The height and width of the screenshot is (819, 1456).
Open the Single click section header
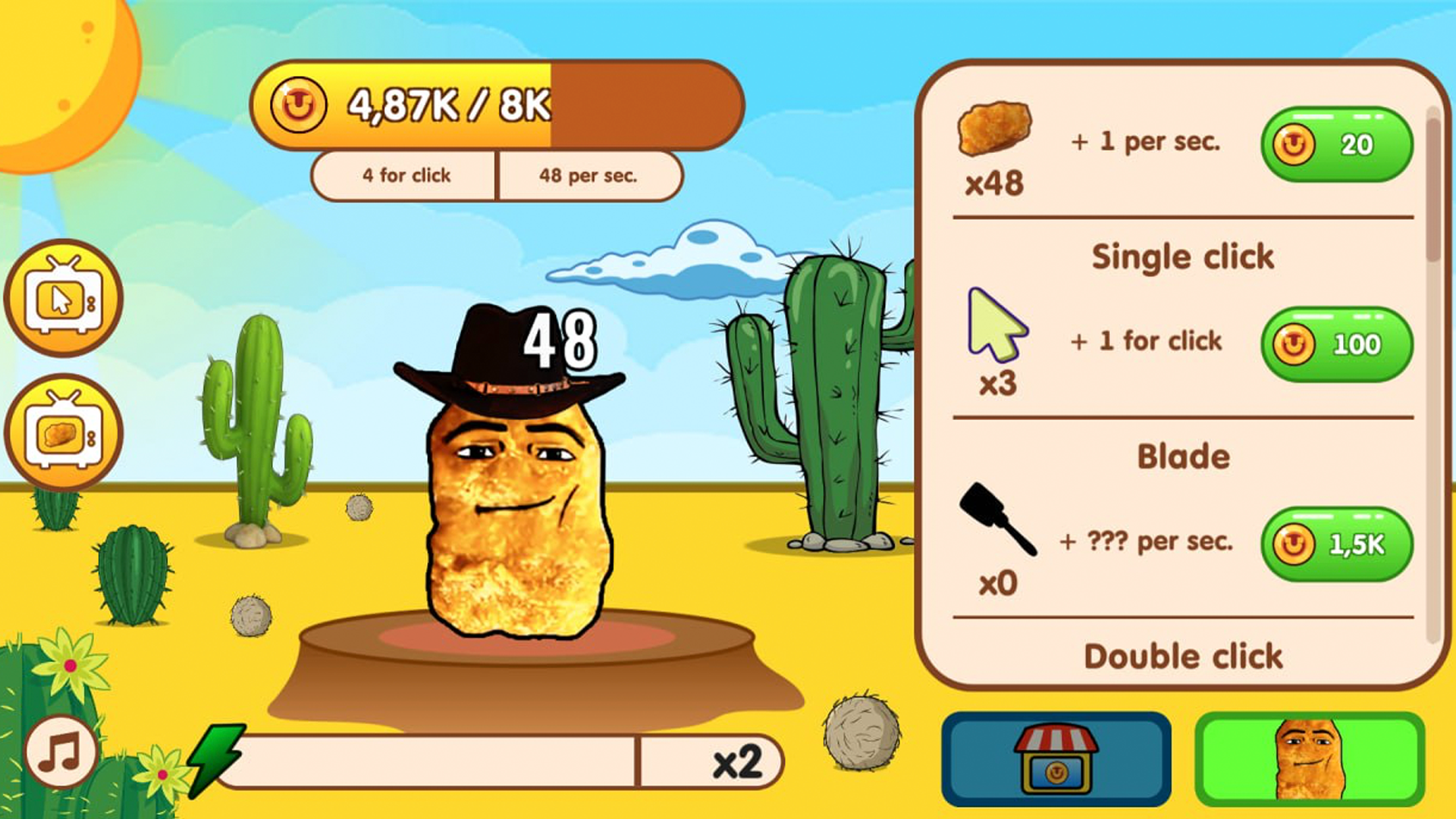(1181, 256)
